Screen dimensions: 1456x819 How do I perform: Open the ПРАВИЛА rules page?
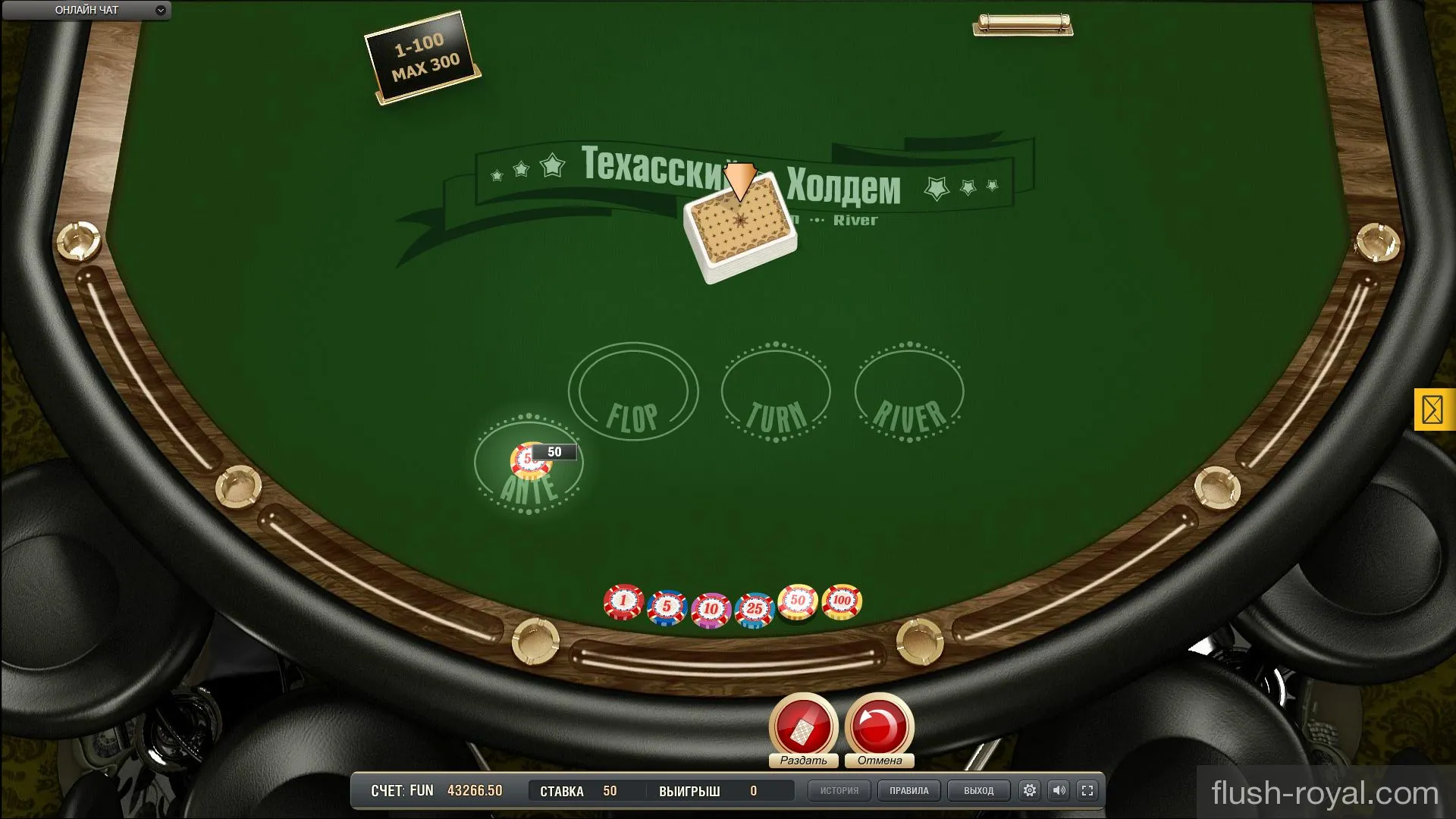coord(908,790)
